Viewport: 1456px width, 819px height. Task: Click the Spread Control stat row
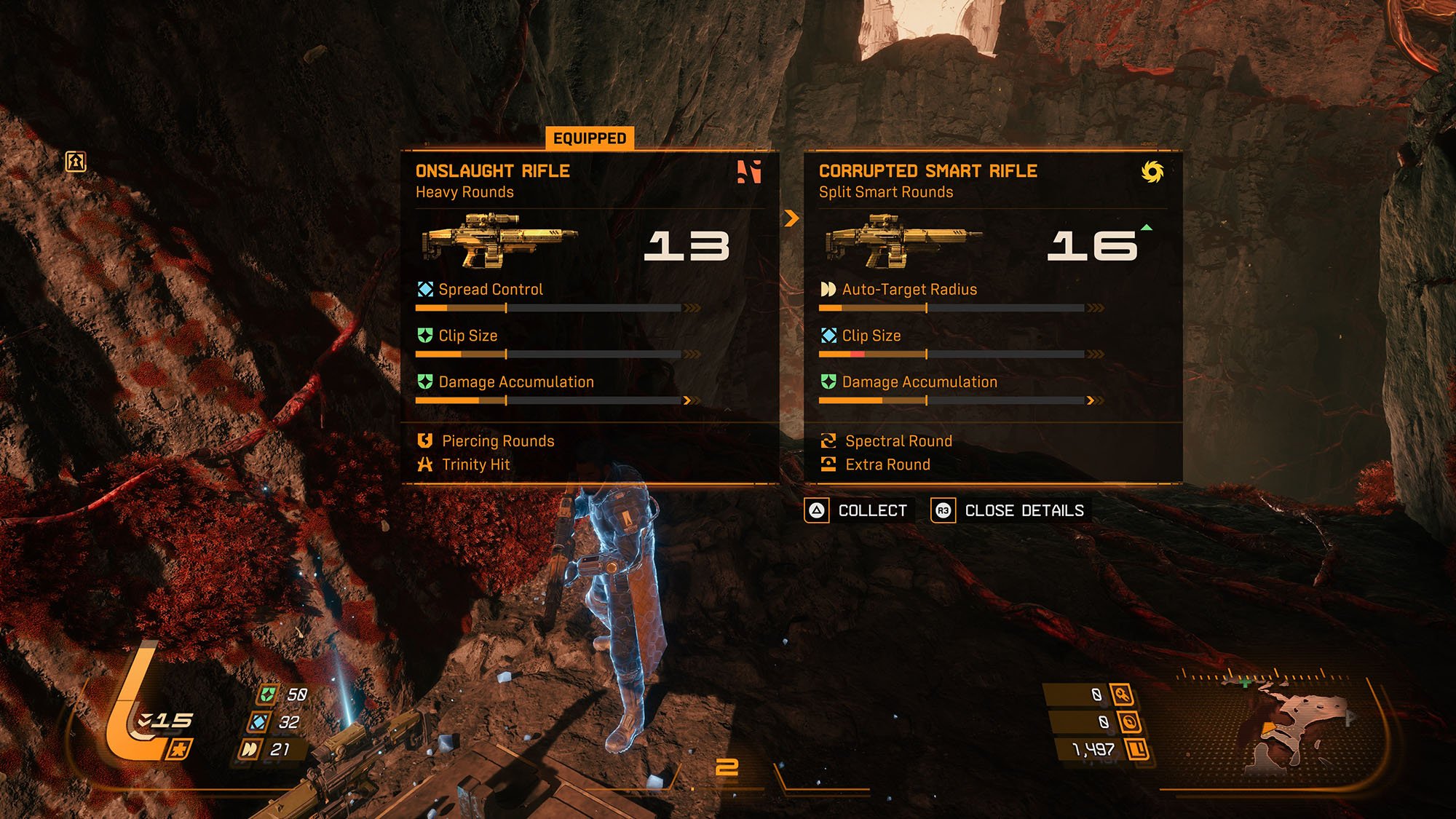pyautogui.click(x=490, y=290)
